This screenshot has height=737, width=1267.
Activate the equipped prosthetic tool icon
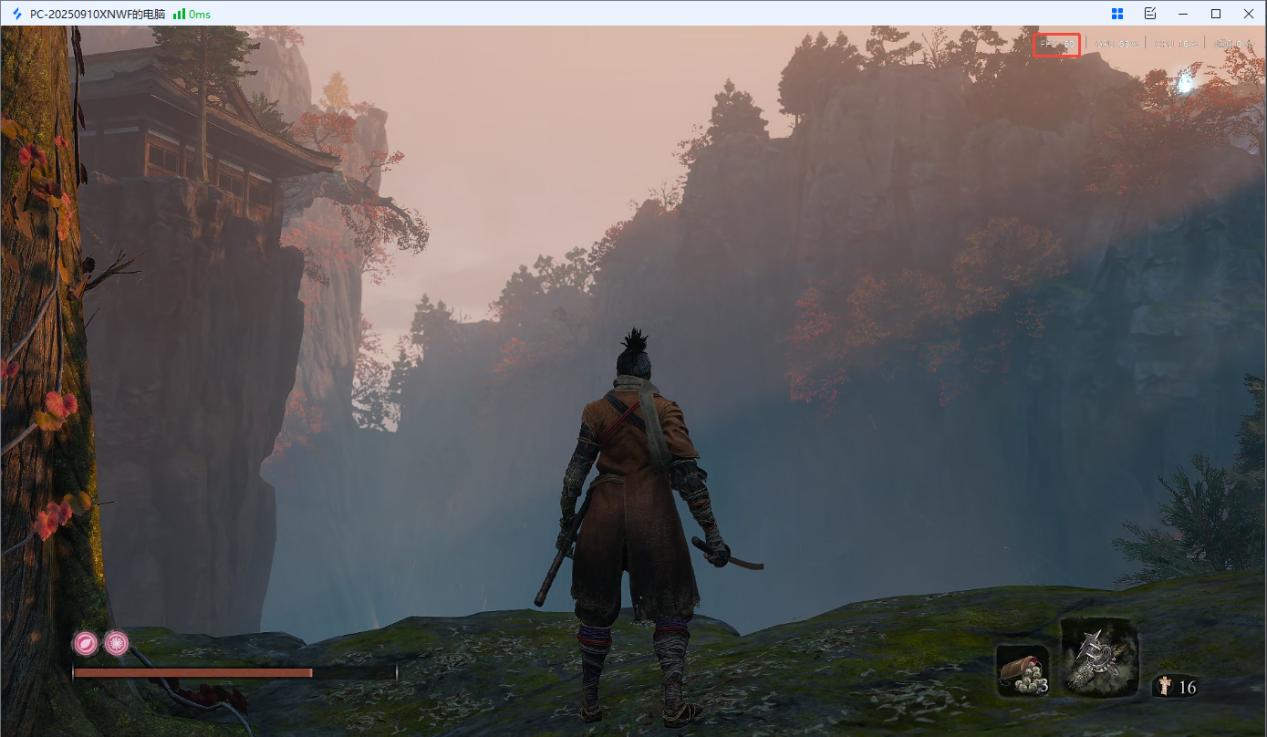1099,656
